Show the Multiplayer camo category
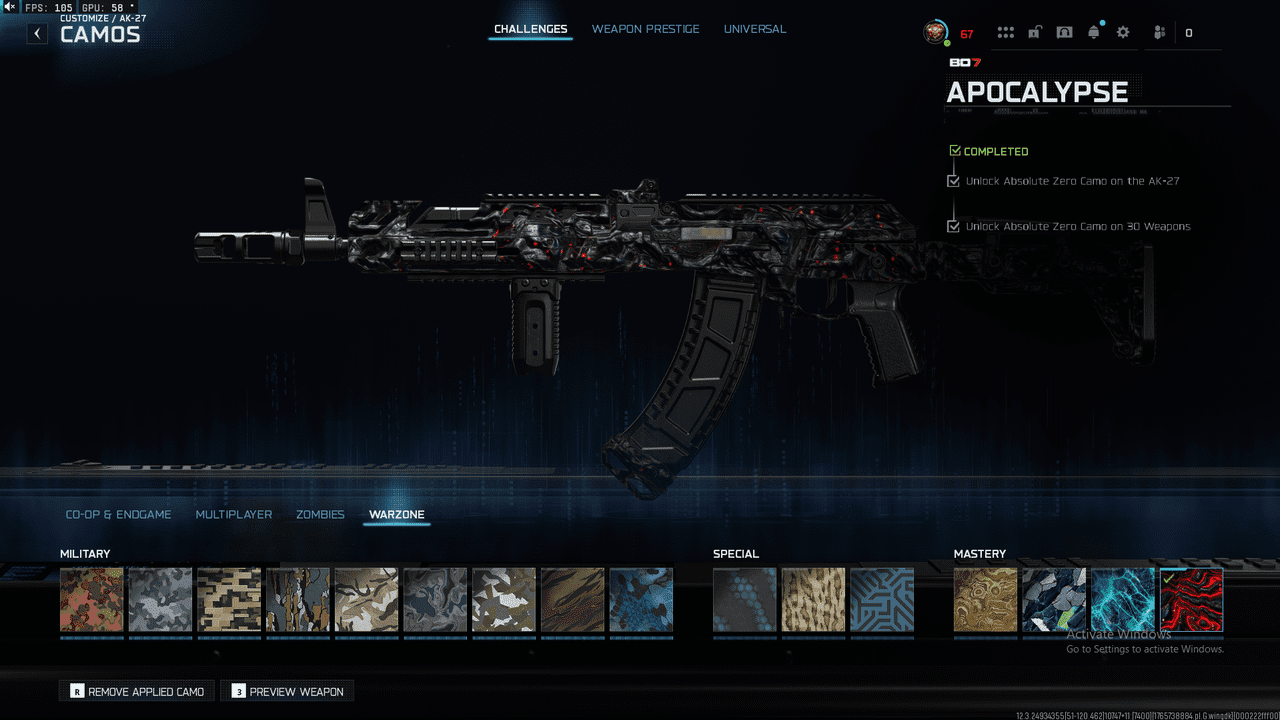The image size is (1280, 720). click(x=234, y=514)
